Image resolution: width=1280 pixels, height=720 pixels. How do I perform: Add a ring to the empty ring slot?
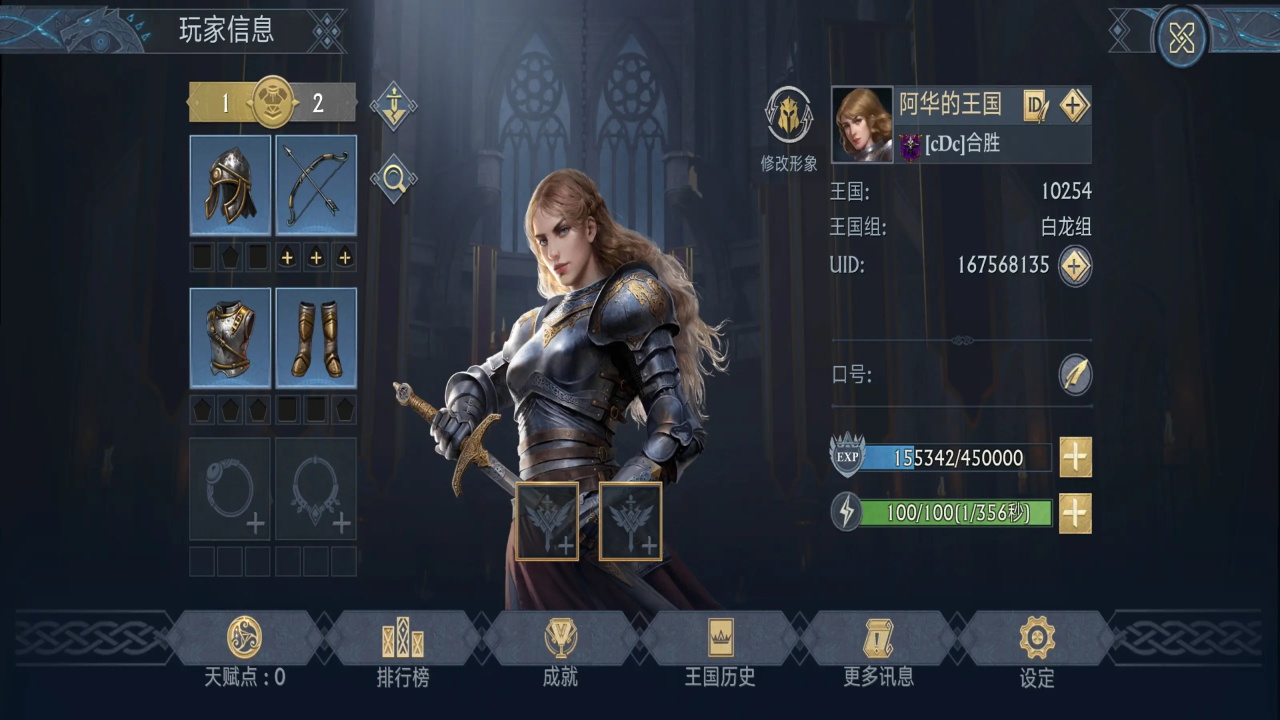click(x=230, y=489)
